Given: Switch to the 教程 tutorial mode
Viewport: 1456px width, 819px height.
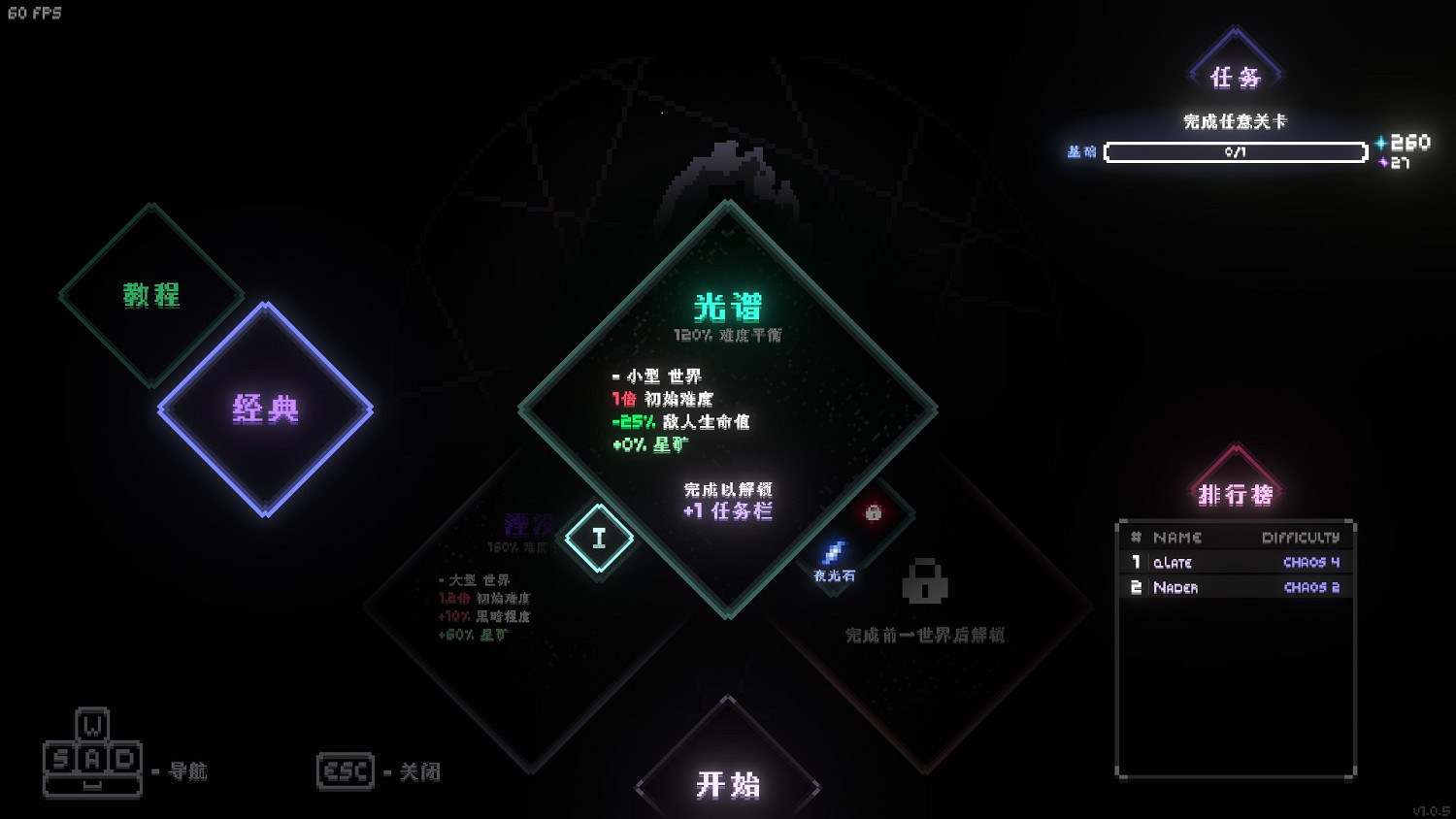Looking at the screenshot, I should point(150,296).
